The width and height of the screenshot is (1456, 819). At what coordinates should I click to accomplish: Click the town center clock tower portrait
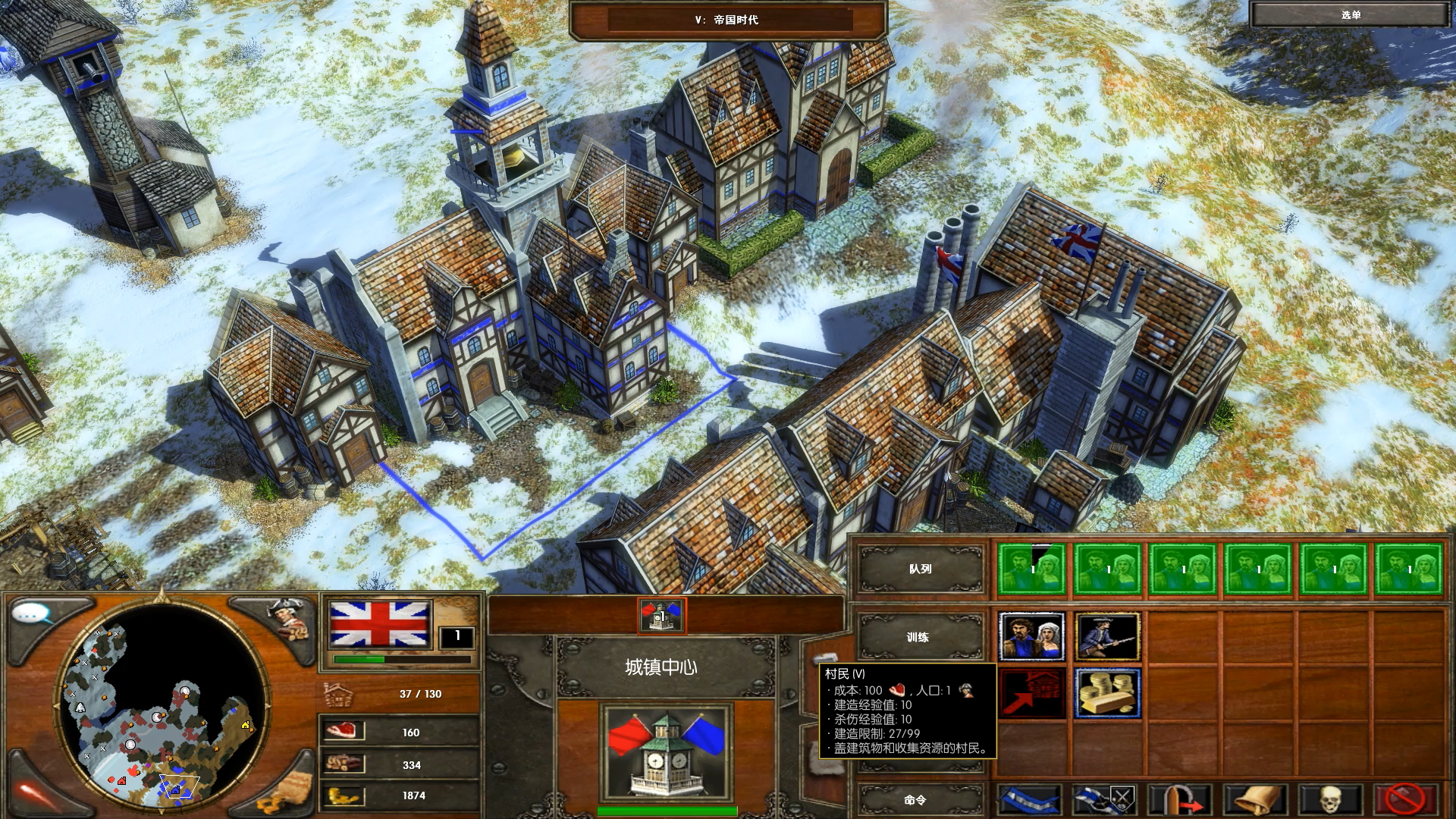pyautogui.click(x=666, y=752)
